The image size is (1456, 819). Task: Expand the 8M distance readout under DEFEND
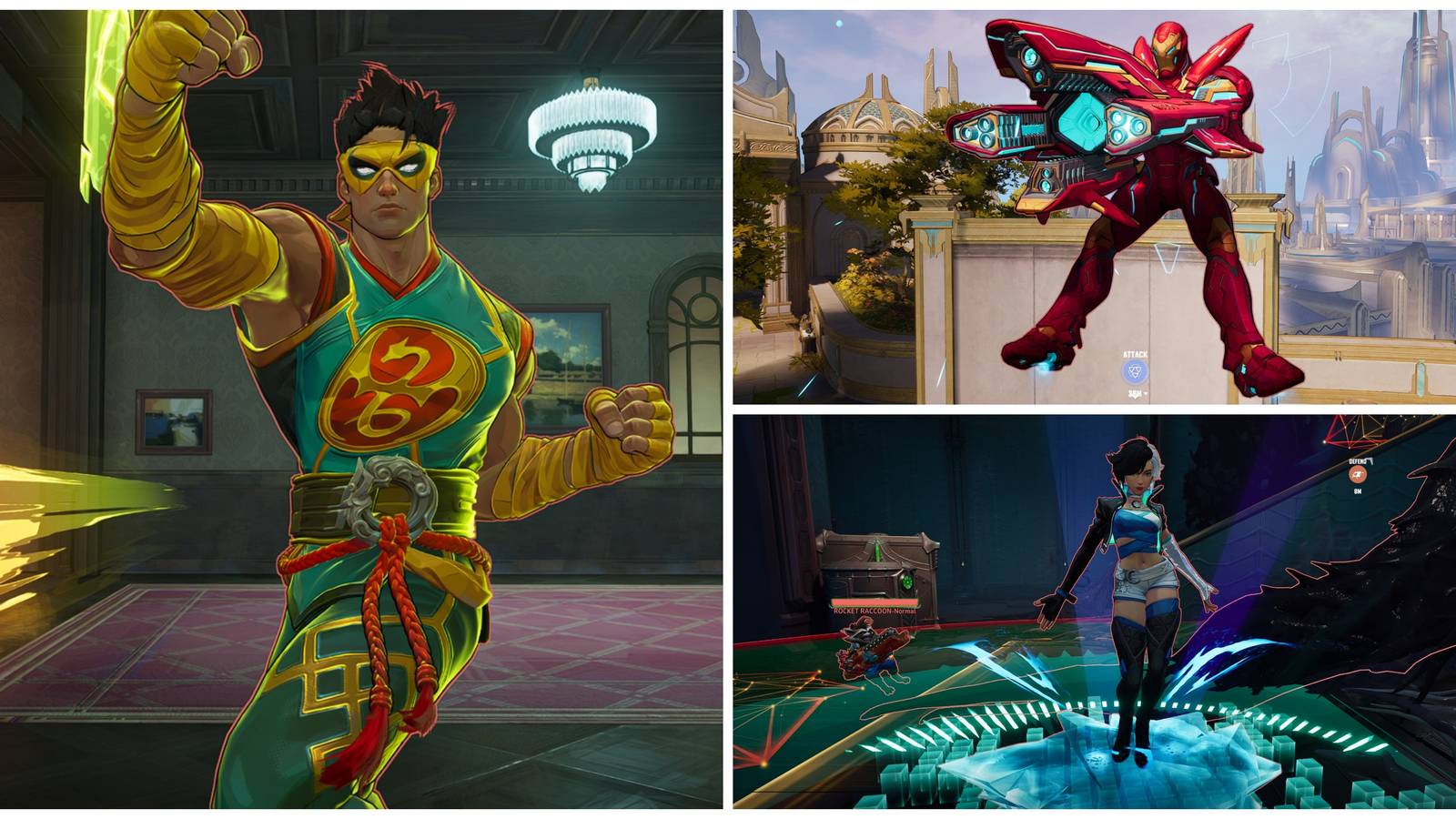1356,492
